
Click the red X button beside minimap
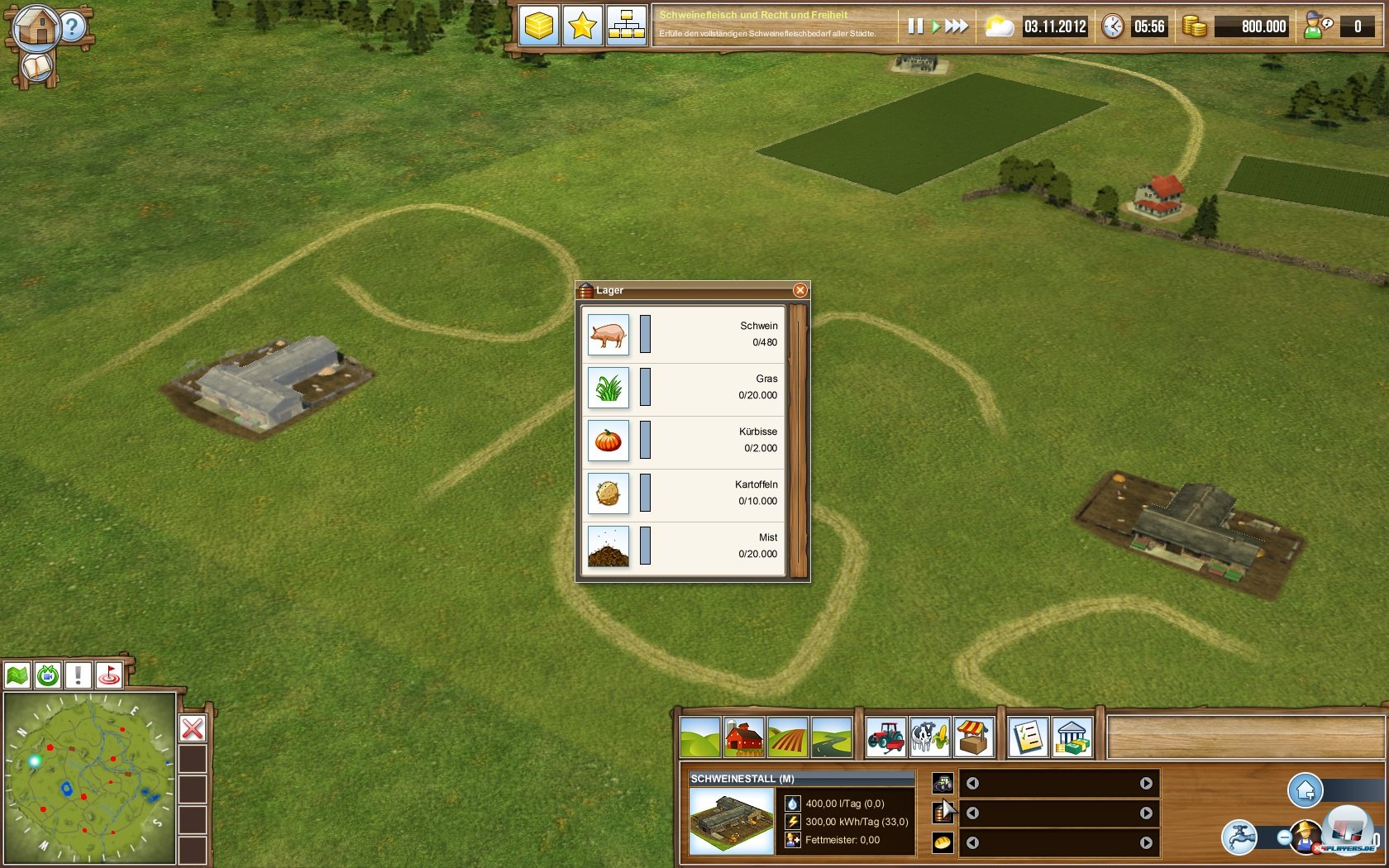(193, 728)
